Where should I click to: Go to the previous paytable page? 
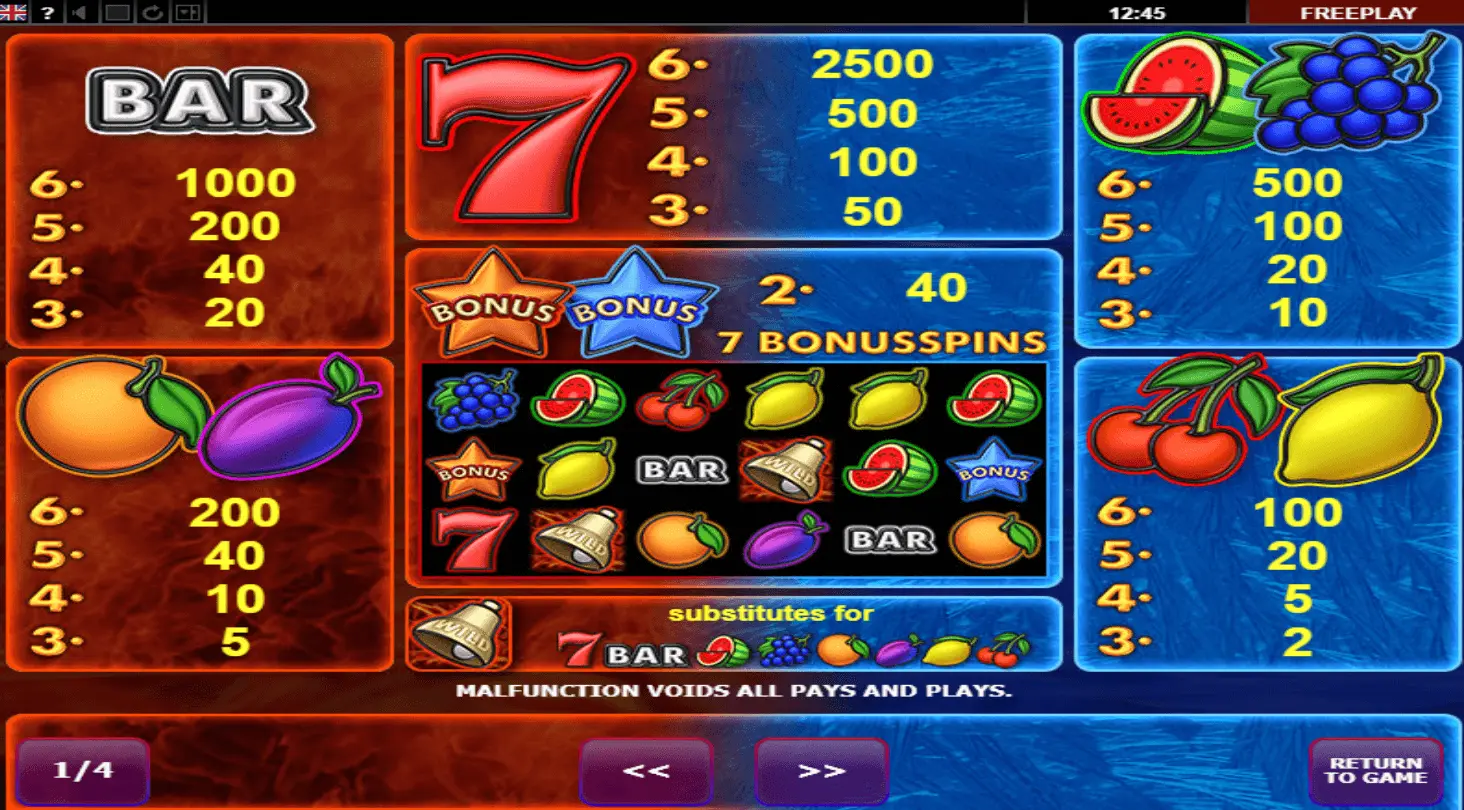coord(645,771)
